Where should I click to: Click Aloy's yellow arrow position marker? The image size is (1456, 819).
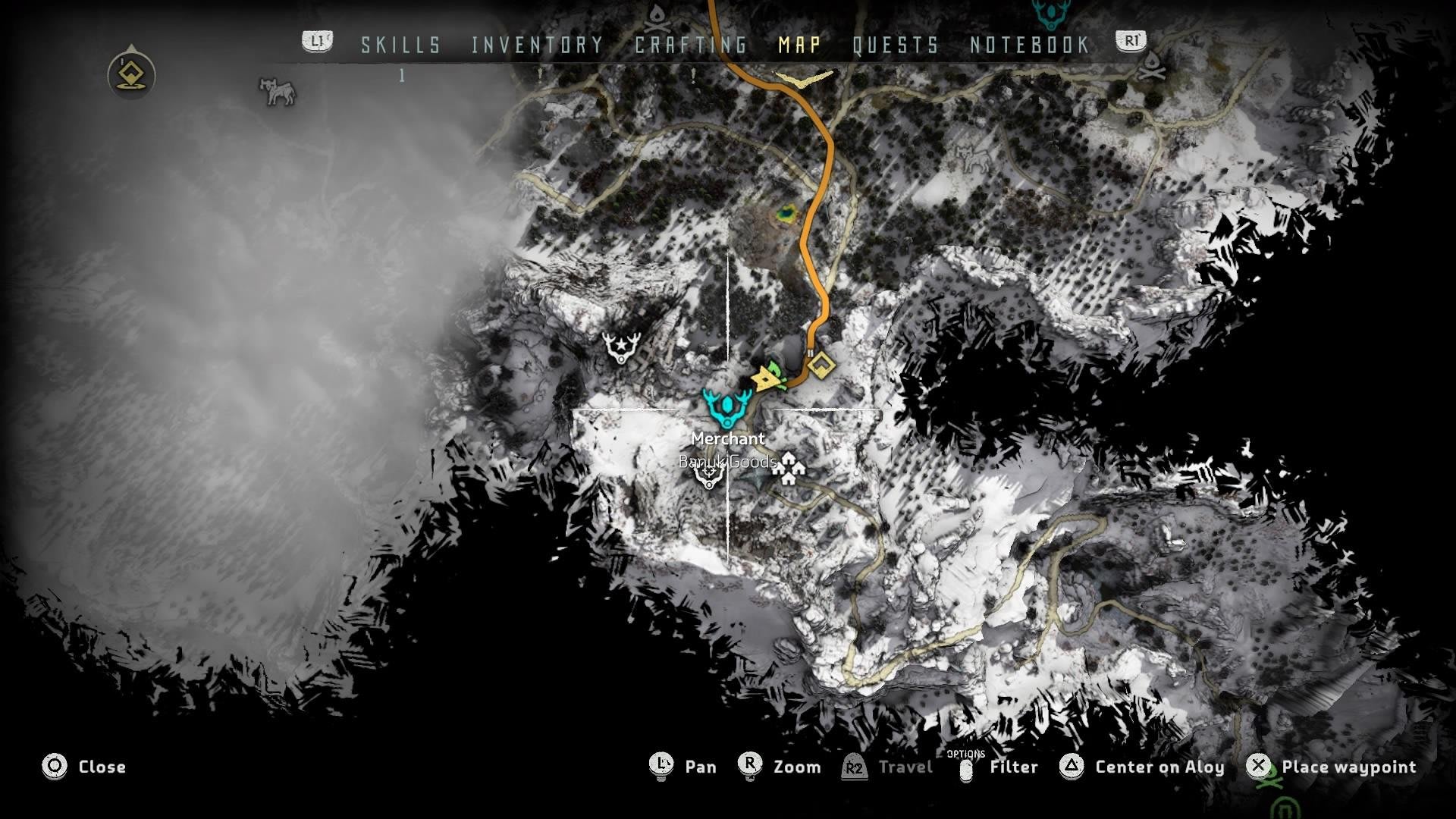pos(767,378)
